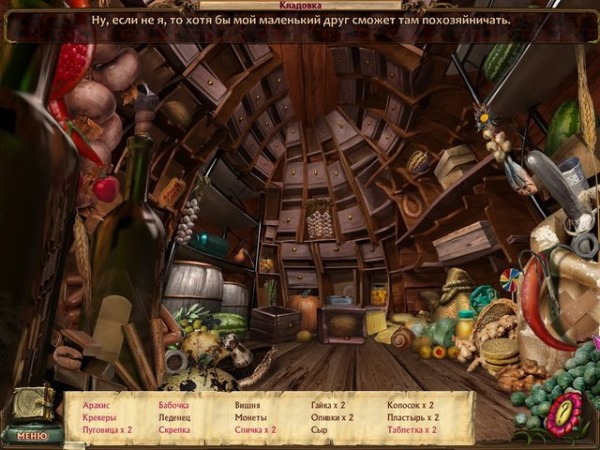Select Оливки x 2 list entry
Viewport: 600px width, 450px height.
pos(332,417)
